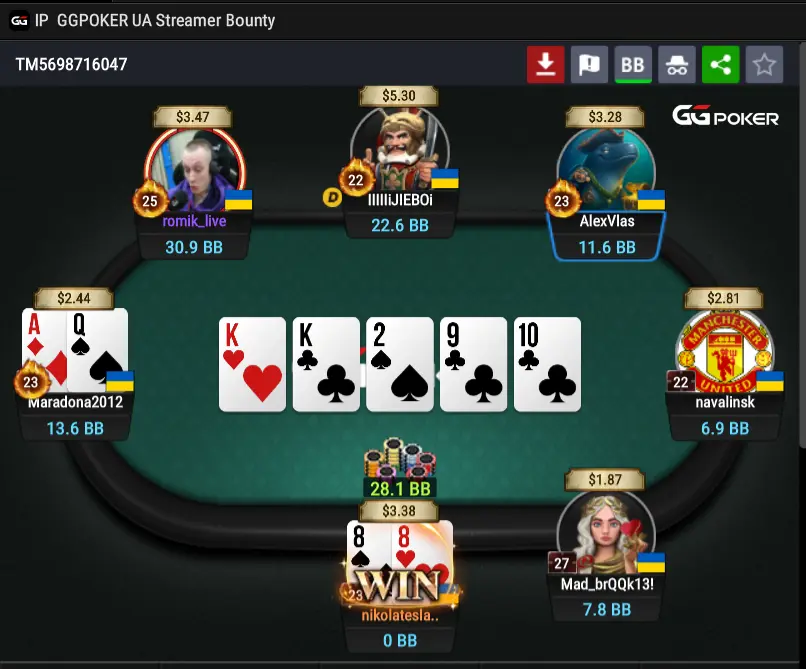
Task: Share the hand with the green button
Action: point(721,65)
